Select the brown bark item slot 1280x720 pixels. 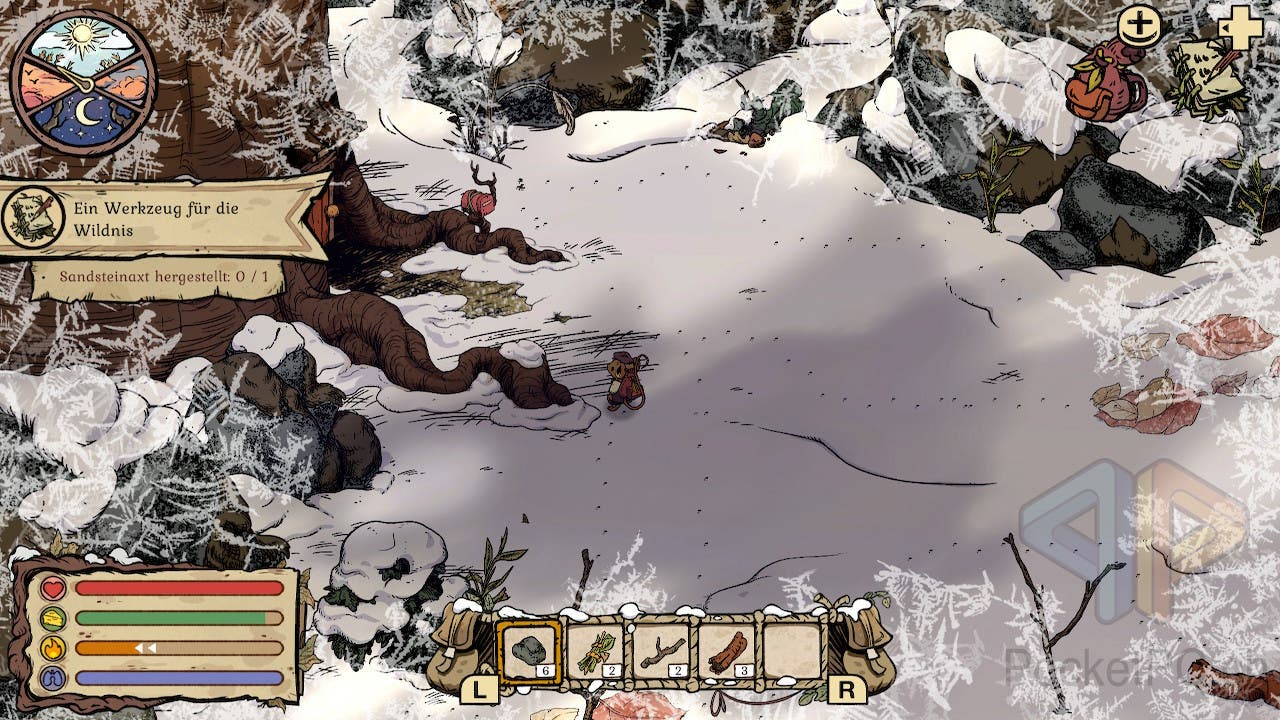click(727, 651)
